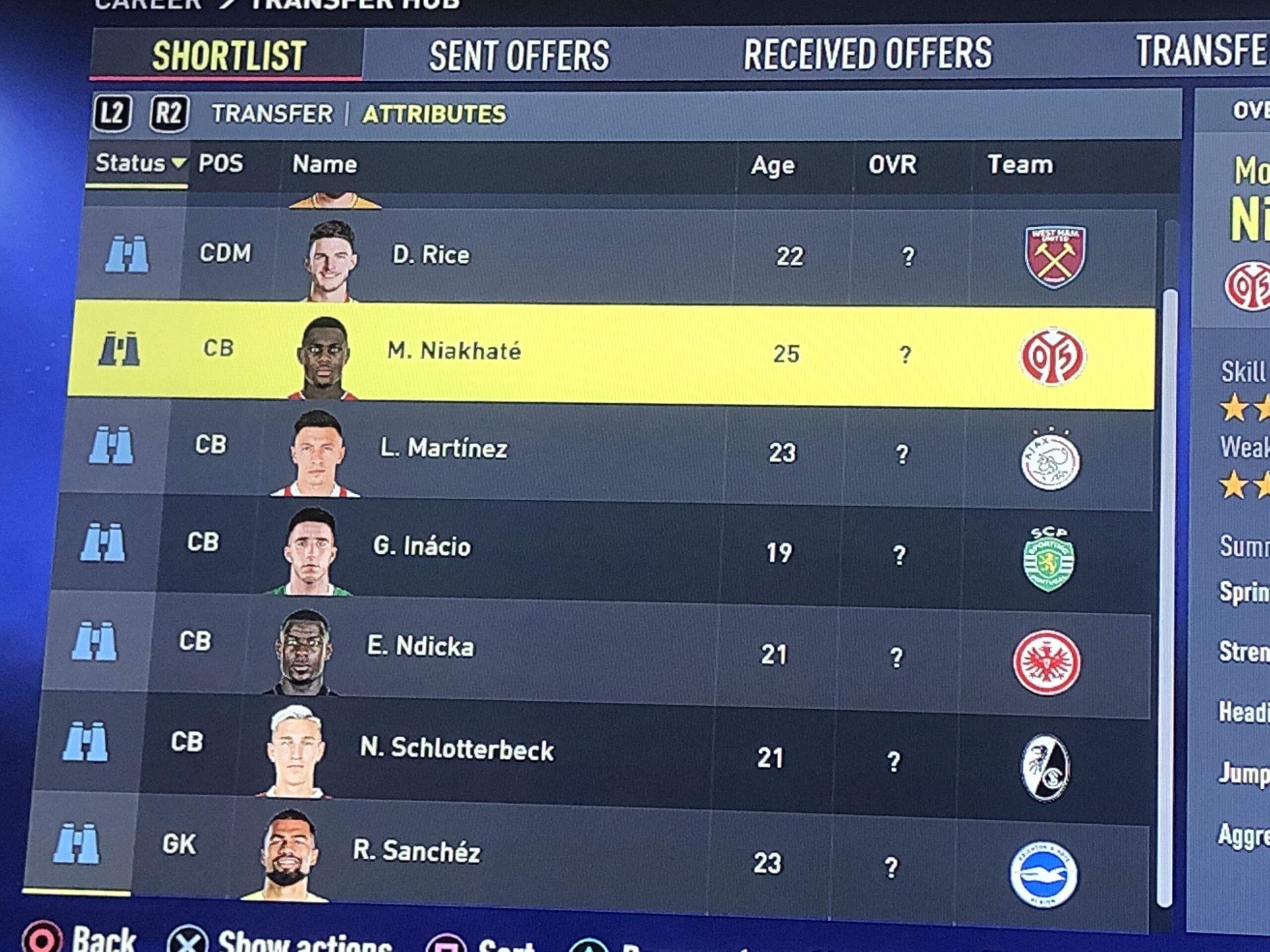
Task: Select the Attributes view
Action: point(434,114)
